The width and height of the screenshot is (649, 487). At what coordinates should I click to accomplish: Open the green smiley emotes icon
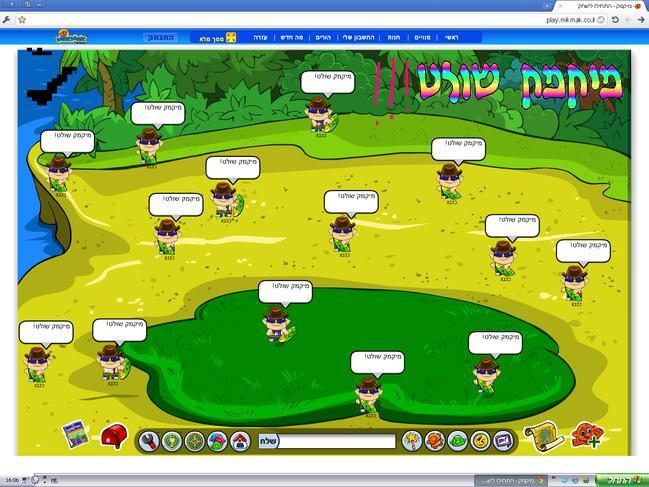point(457,440)
